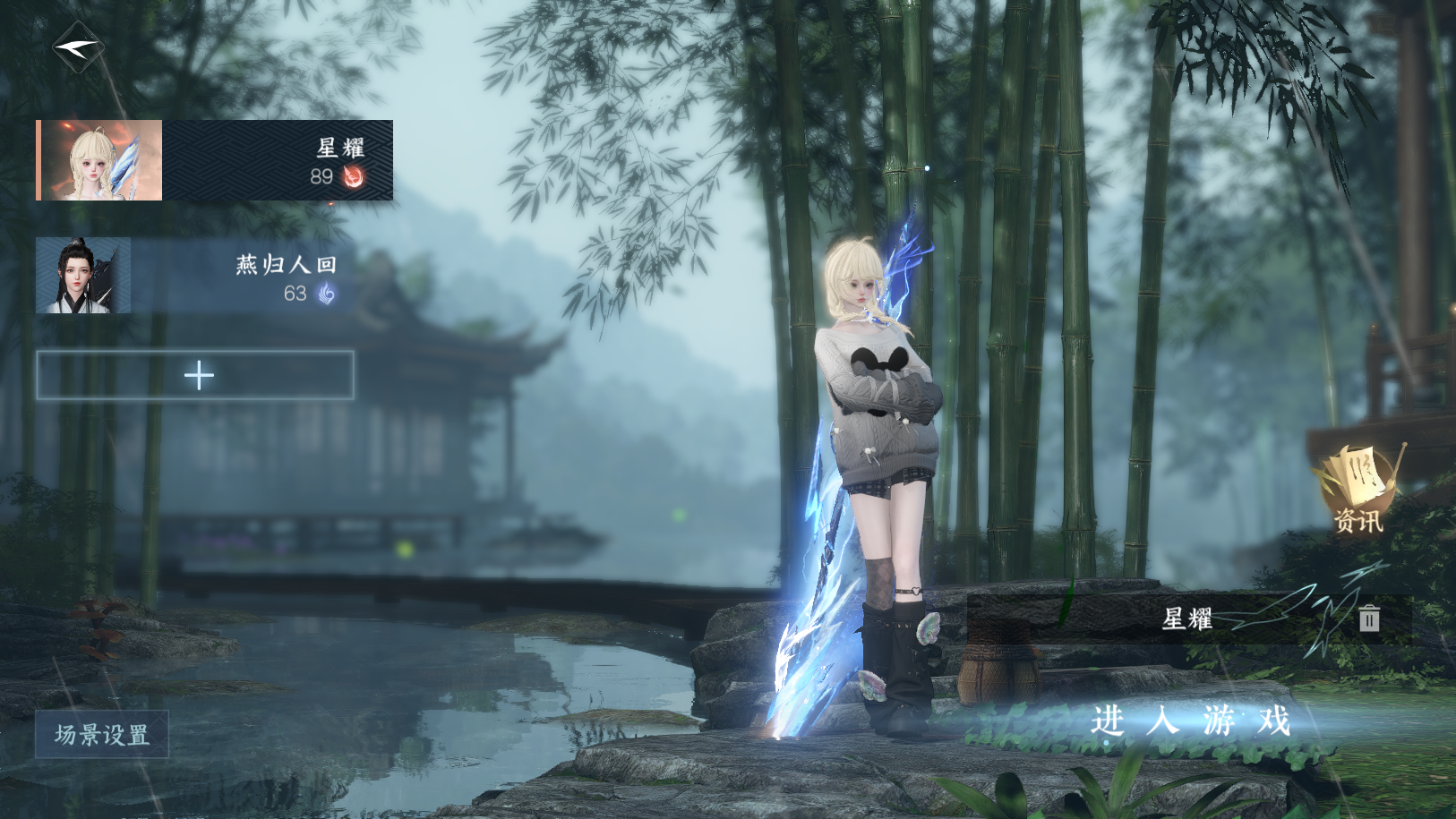Delete character with the trash can icon
Image resolution: width=1456 pixels, height=819 pixels.
(x=1368, y=619)
